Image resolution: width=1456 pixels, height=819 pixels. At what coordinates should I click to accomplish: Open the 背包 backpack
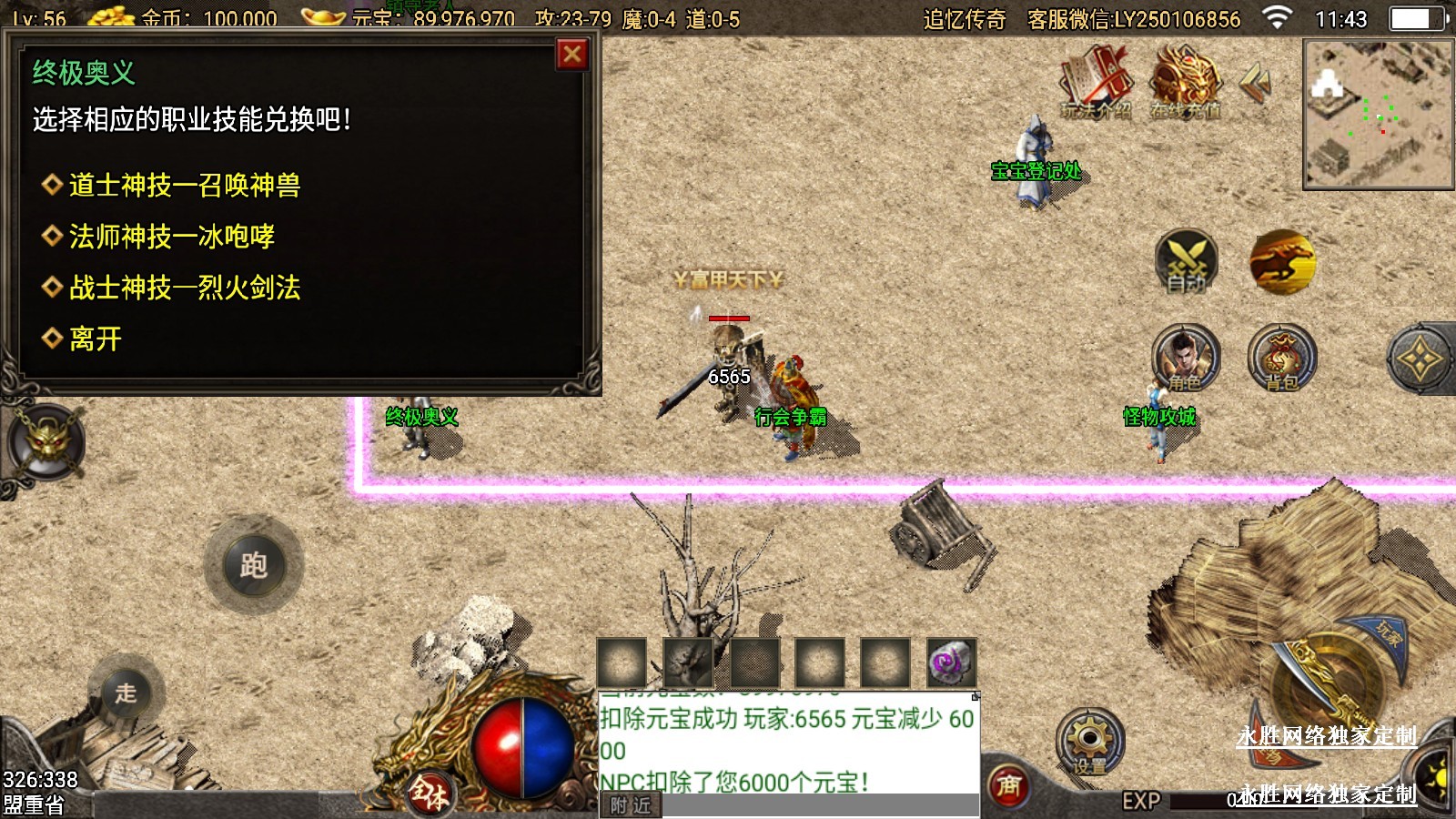tap(1281, 359)
